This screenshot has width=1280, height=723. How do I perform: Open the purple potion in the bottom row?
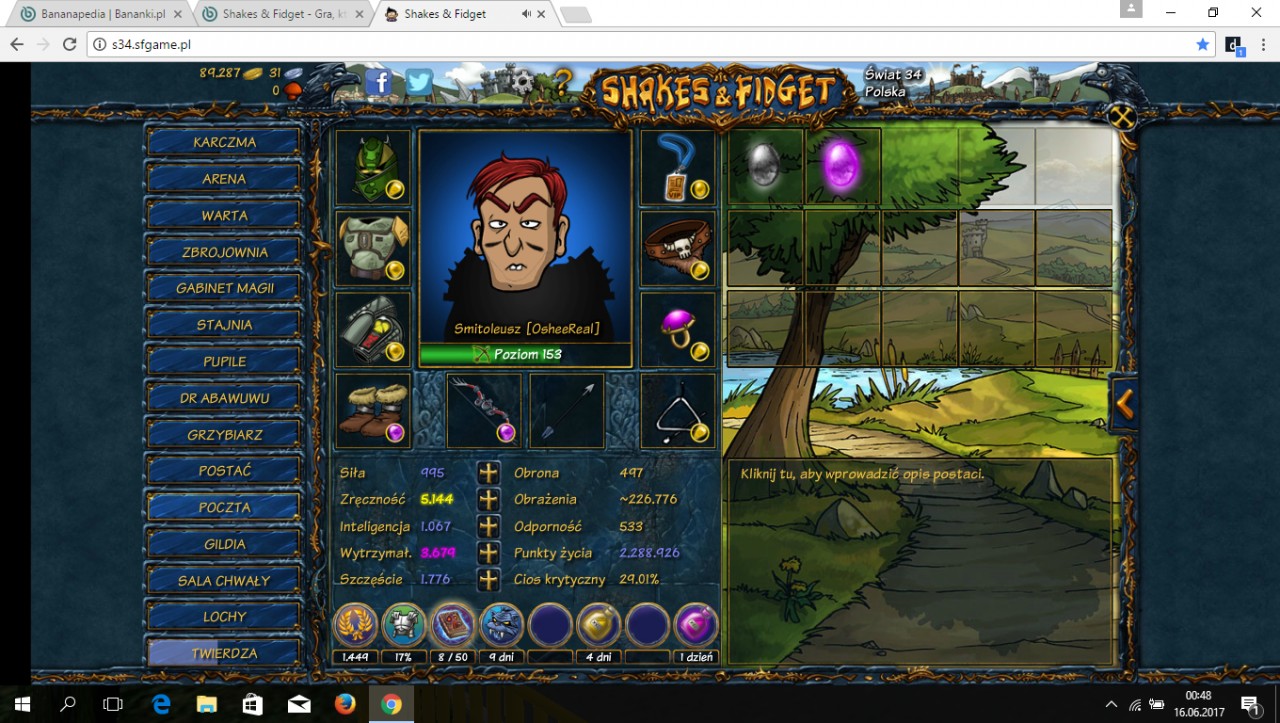pyautogui.click(x=696, y=624)
